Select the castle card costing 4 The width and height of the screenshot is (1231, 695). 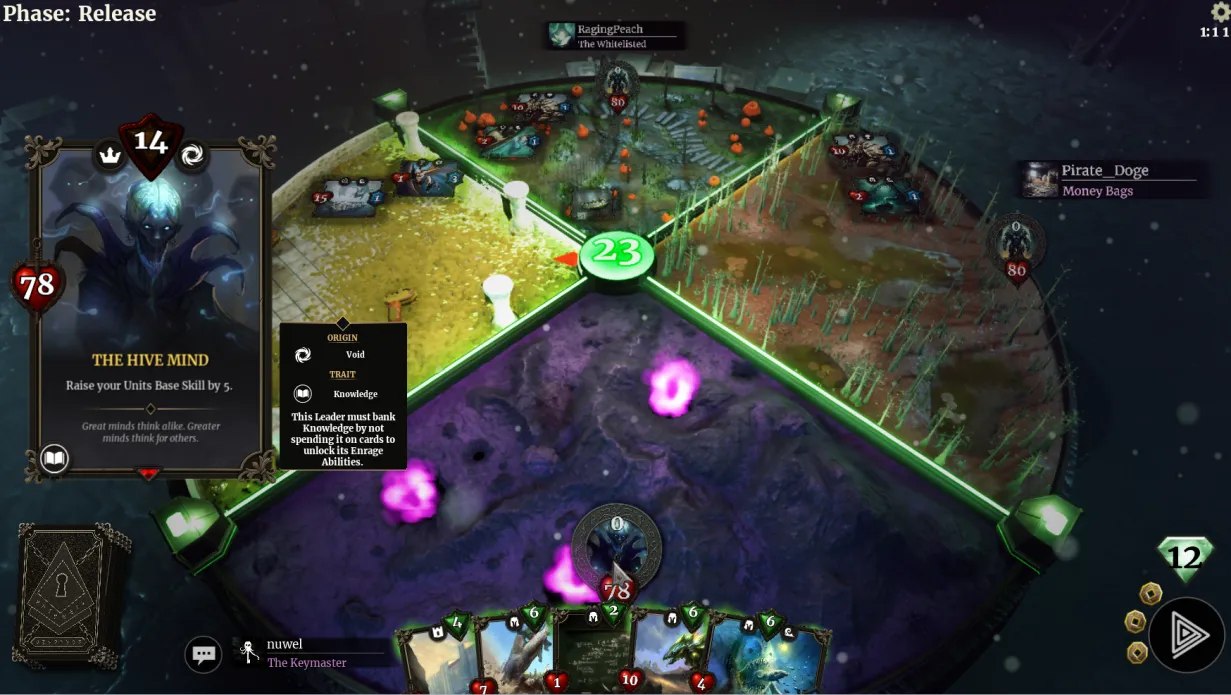[x=437, y=655]
